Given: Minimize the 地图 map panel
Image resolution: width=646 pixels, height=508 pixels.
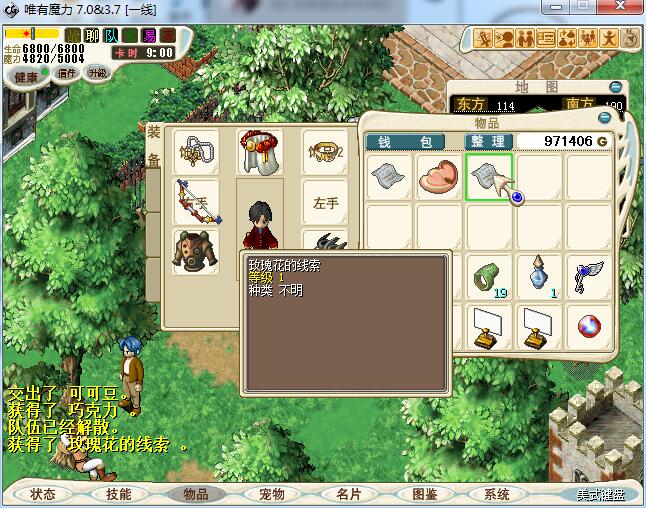Looking at the screenshot, I should (x=616, y=88).
